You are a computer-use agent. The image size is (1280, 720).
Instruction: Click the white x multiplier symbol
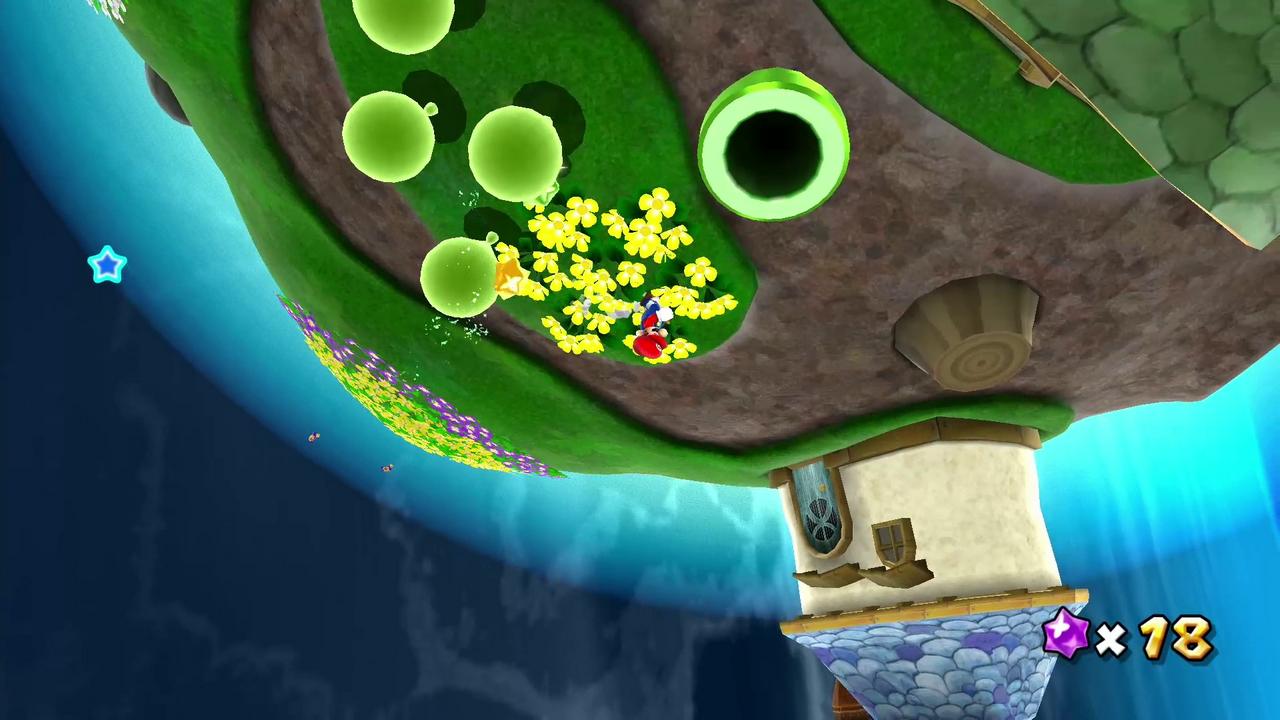click(x=1113, y=640)
